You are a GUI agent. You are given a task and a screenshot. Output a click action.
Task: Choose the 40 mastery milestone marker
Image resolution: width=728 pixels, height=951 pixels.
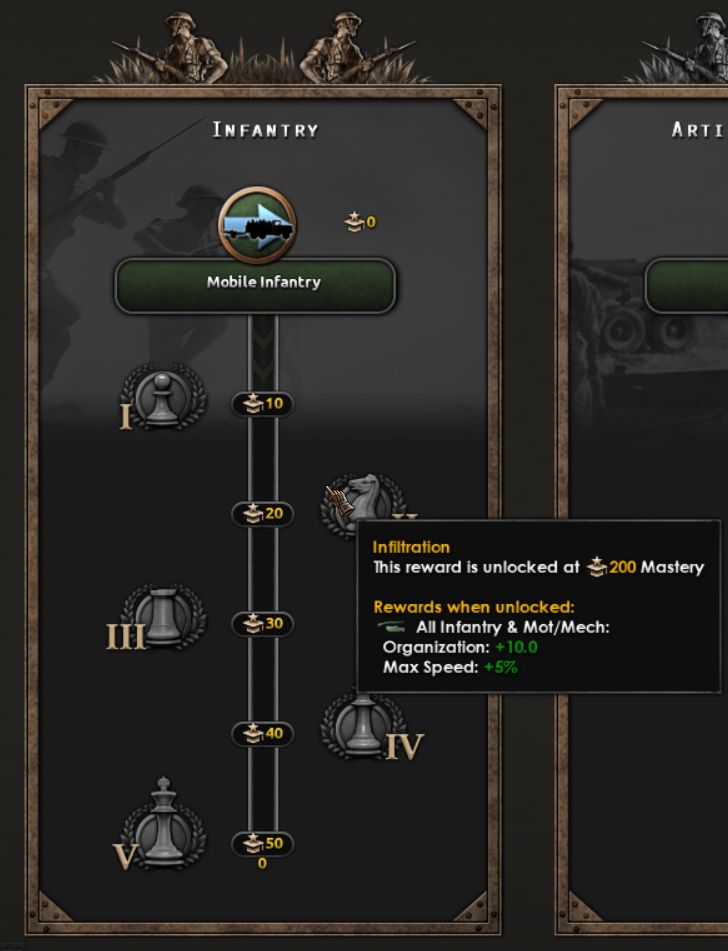262,734
